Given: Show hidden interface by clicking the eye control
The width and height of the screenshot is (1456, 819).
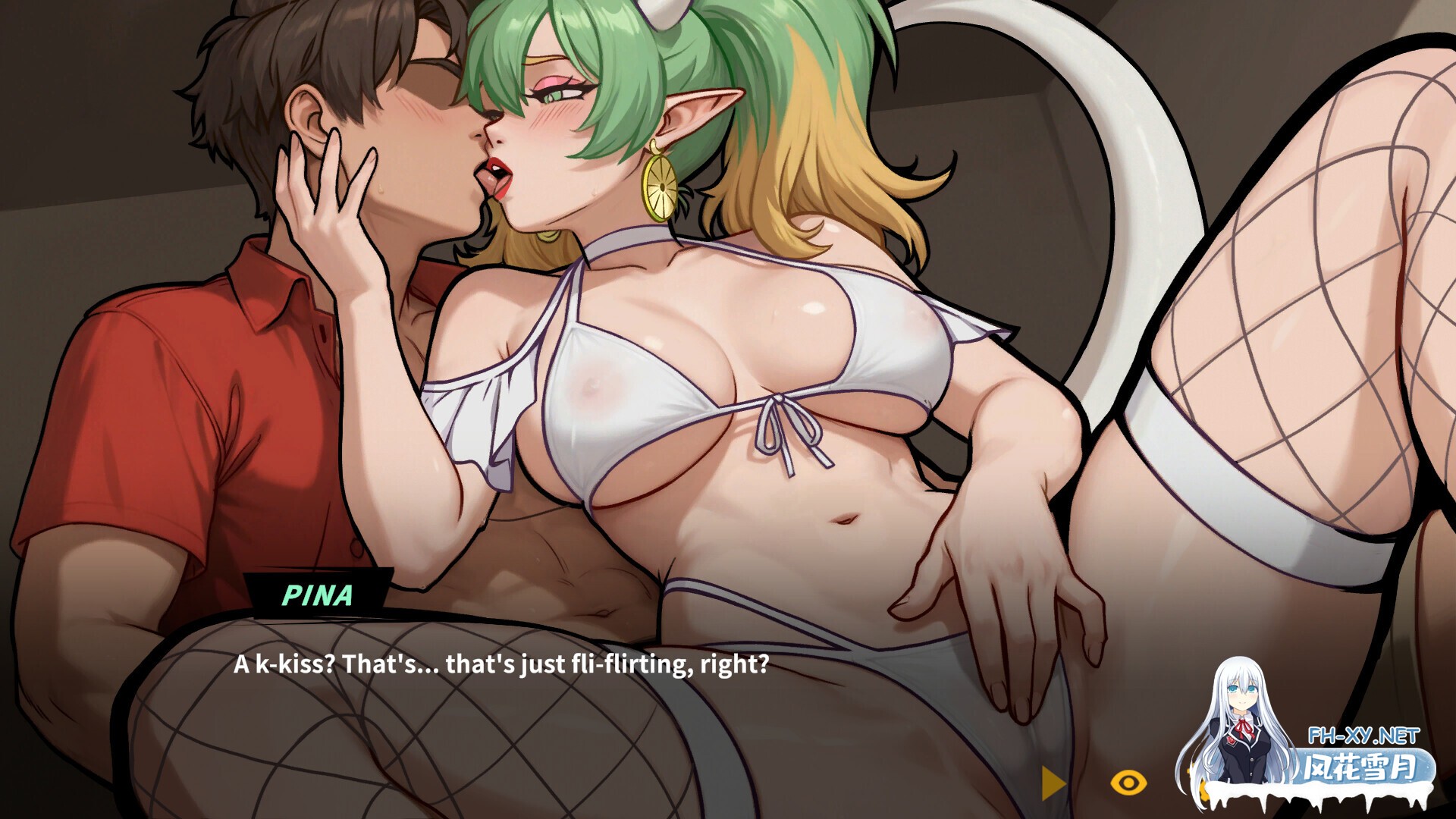Looking at the screenshot, I should 1128,783.
